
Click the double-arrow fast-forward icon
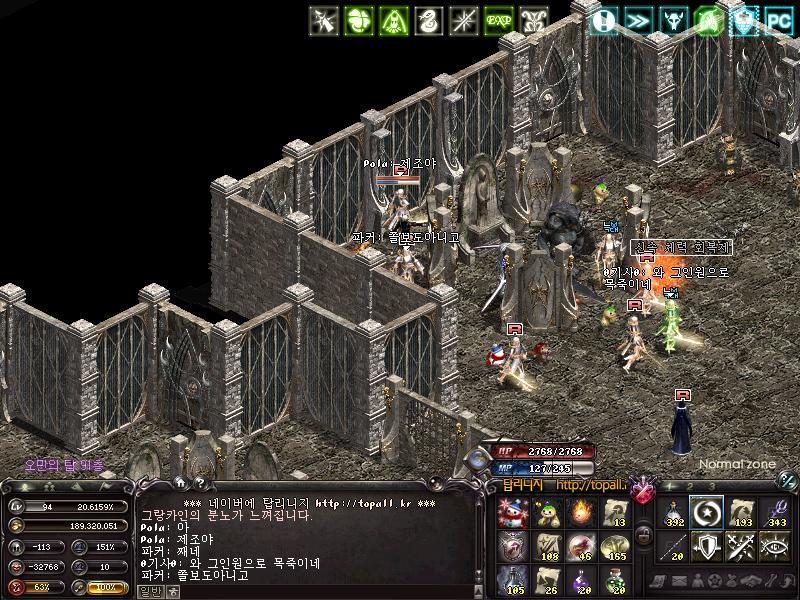(x=636, y=19)
